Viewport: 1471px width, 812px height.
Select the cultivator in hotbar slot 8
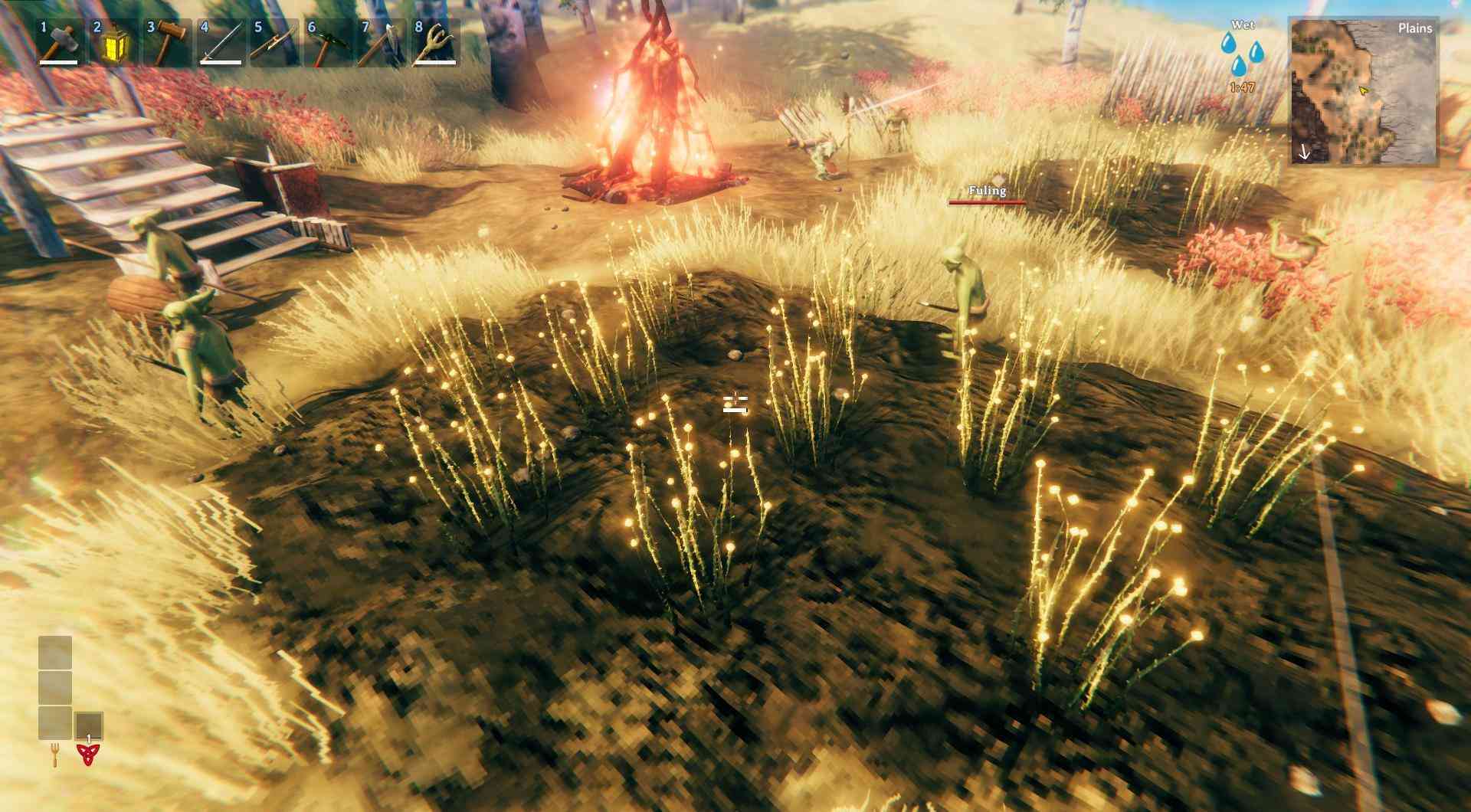pos(434,43)
